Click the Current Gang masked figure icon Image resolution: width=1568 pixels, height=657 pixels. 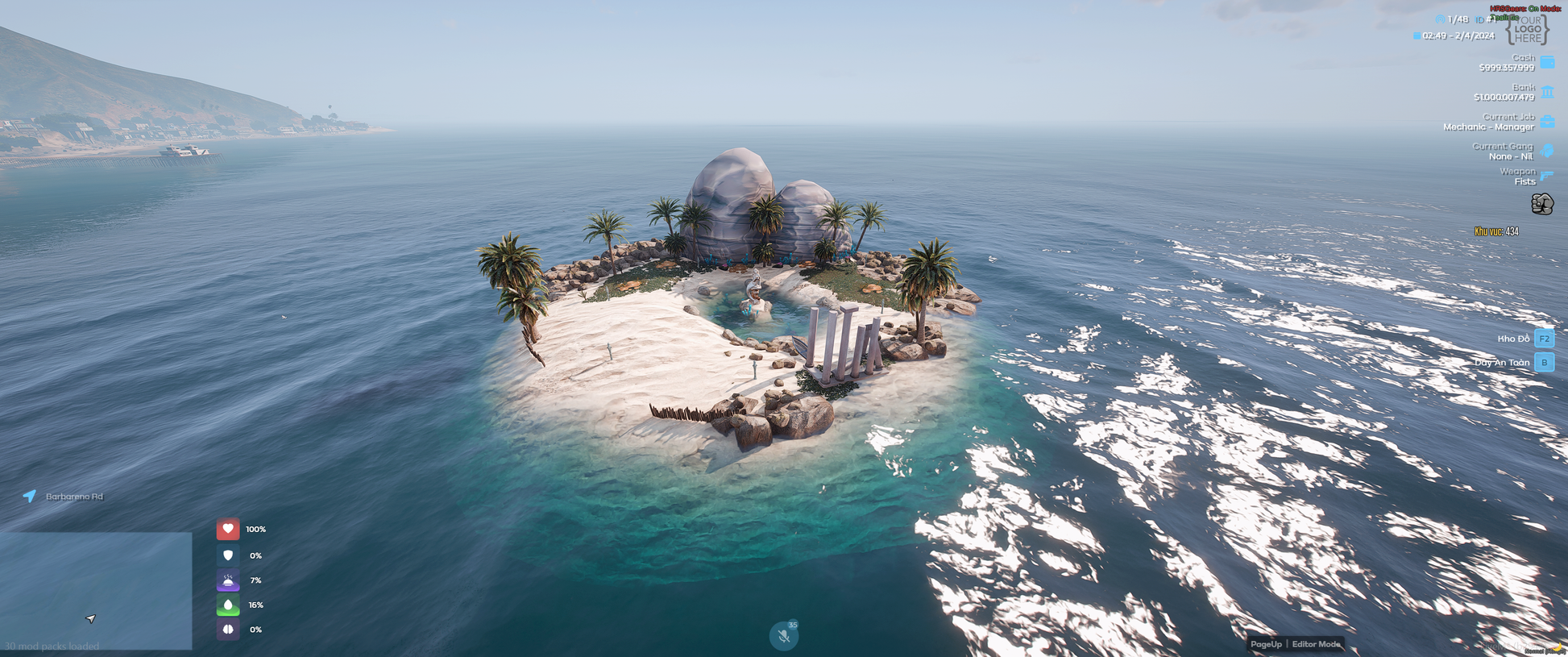point(1547,151)
